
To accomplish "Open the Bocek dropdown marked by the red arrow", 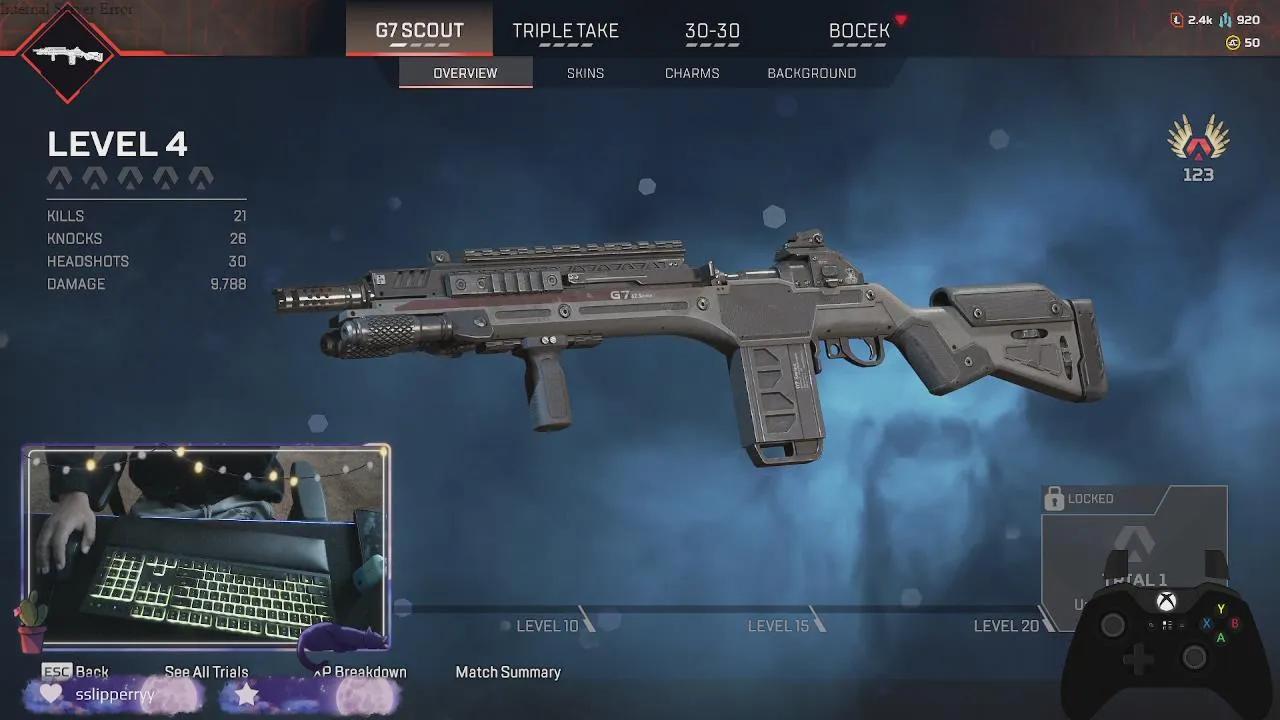I will click(899, 17).
